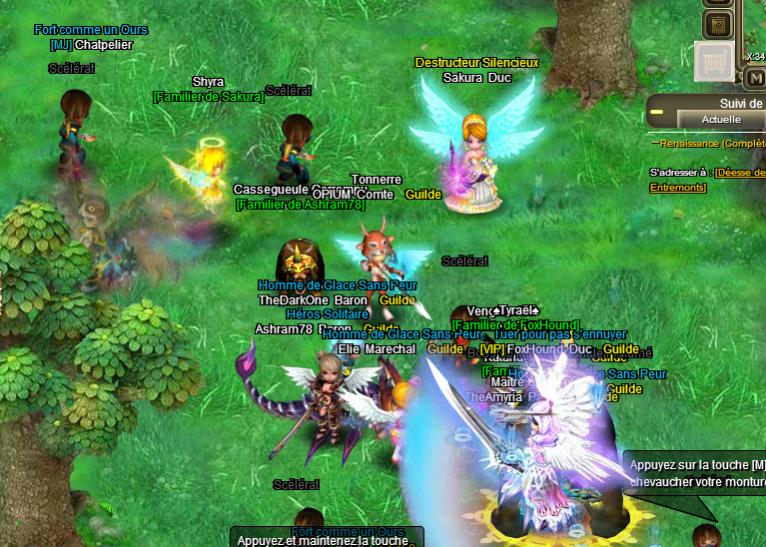Switch to the Actuelle quest tab
The height and width of the screenshot is (547, 766).
720,120
